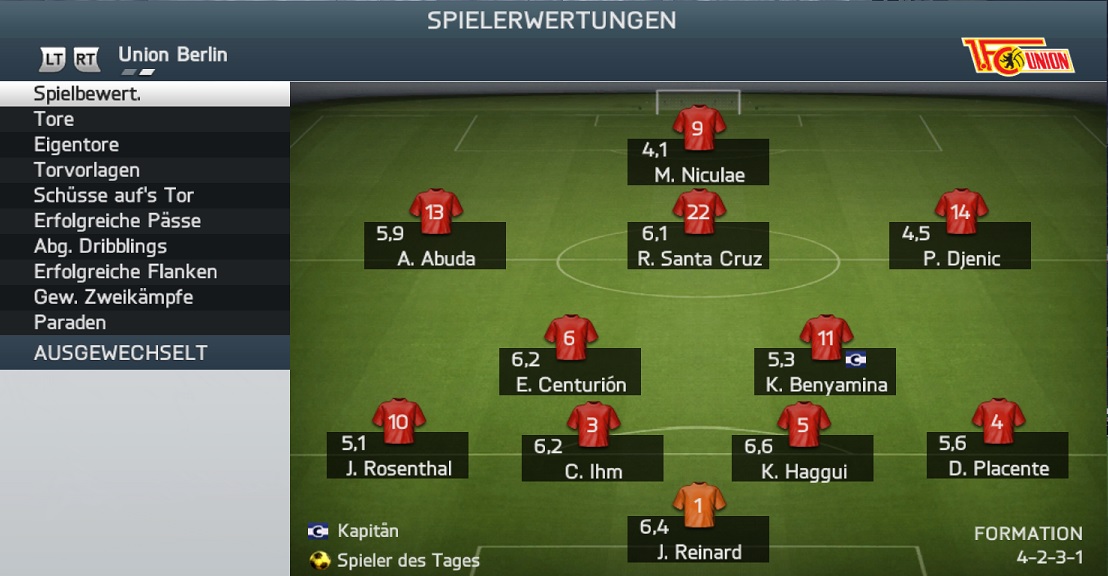Choose the Abg. Dribblings row
1108x576 pixels.
coord(145,246)
